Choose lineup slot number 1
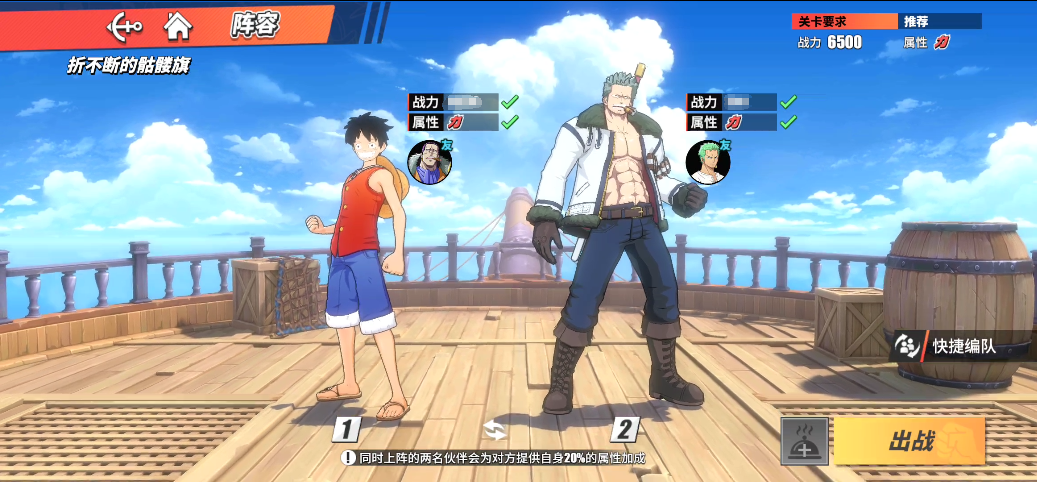 click(x=346, y=430)
